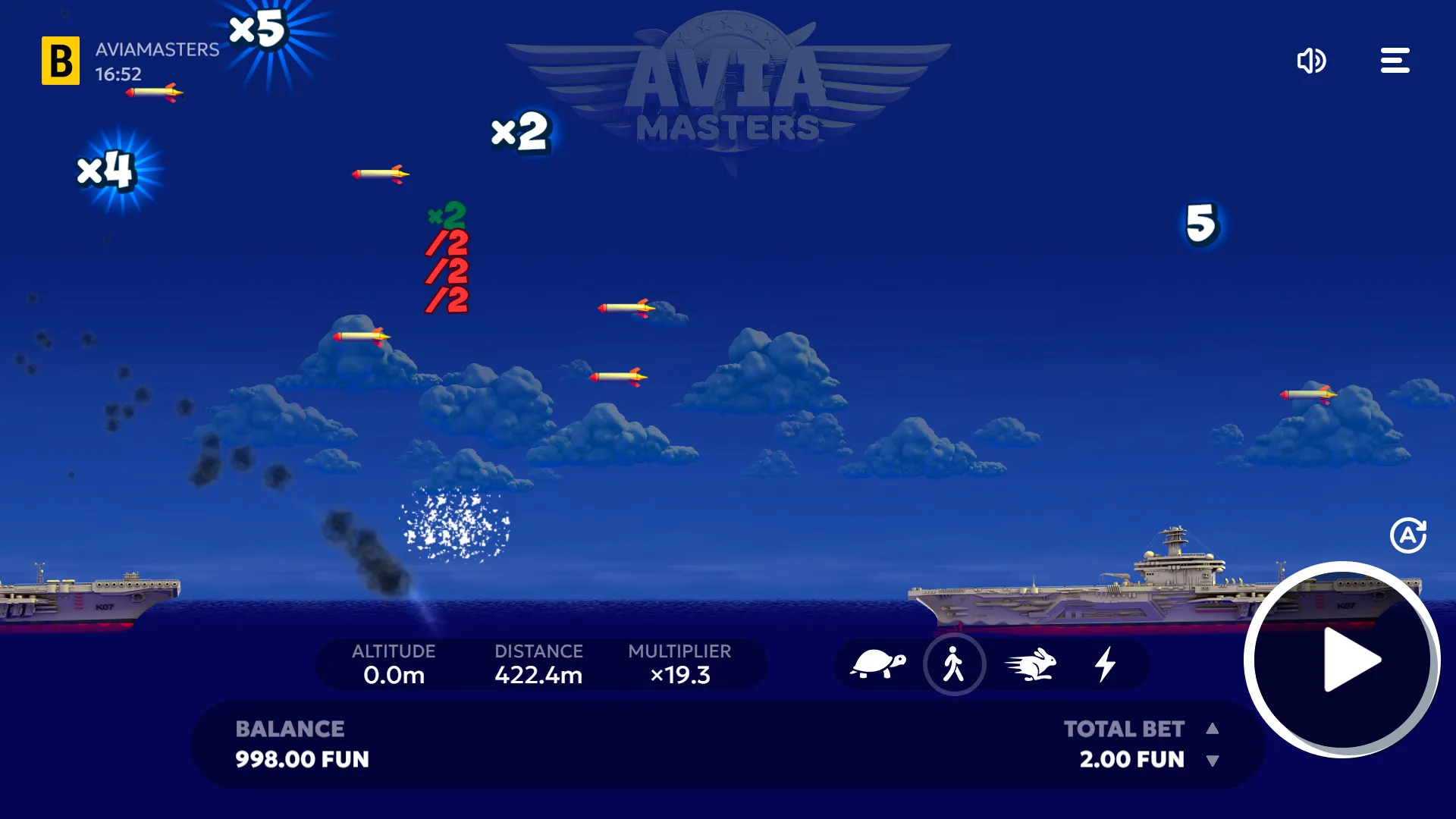Decrease the total bet with down arrow
1456x819 pixels.
[x=1213, y=760]
